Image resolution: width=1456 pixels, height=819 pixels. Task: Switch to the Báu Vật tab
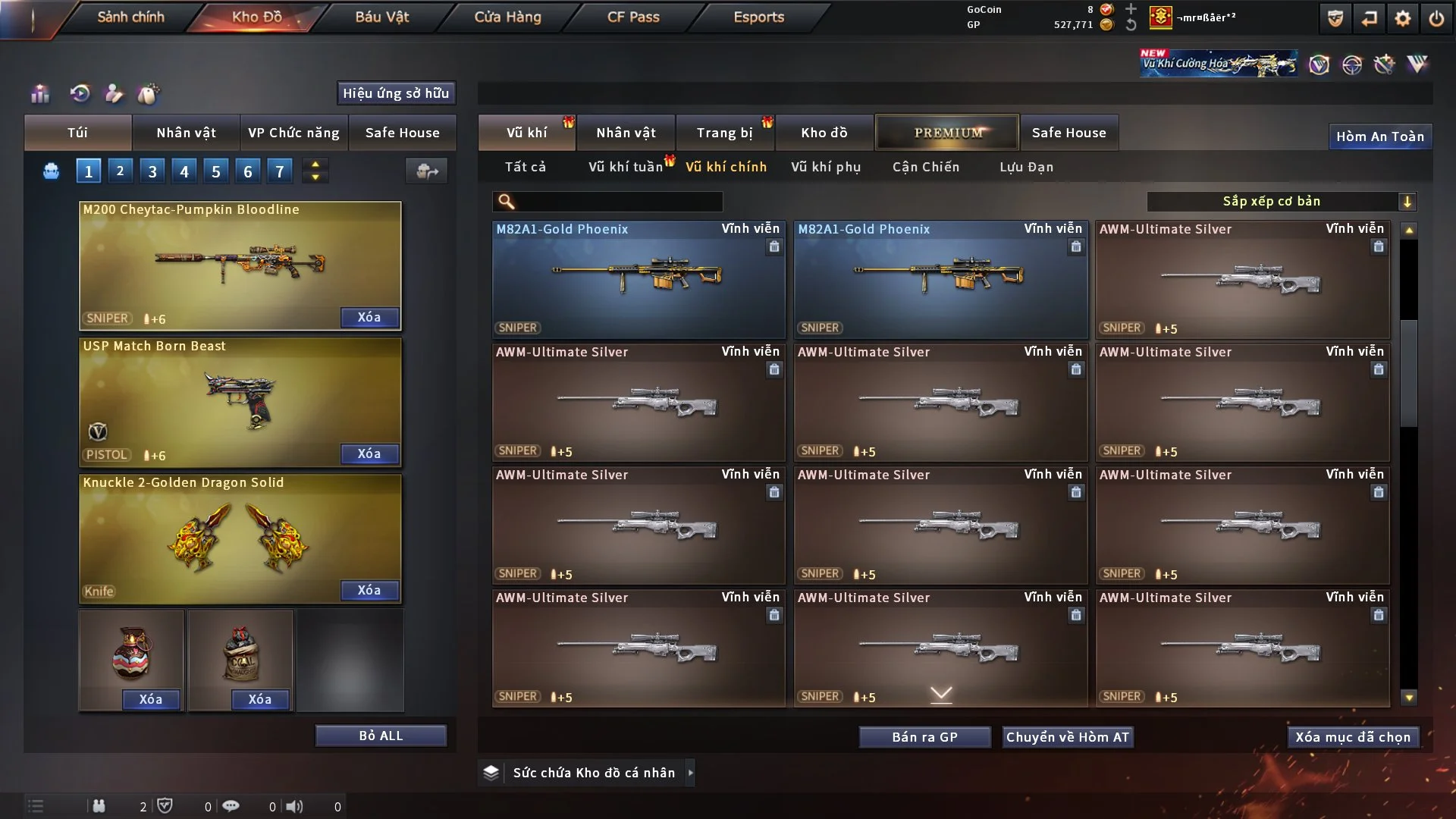[x=381, y=17]
